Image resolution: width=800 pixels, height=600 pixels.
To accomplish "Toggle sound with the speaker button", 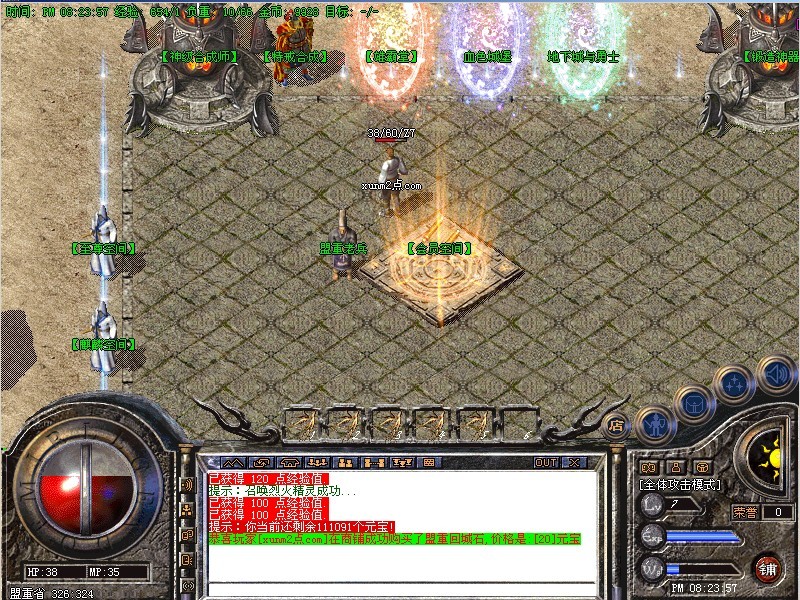I will (x=775, y=375).
